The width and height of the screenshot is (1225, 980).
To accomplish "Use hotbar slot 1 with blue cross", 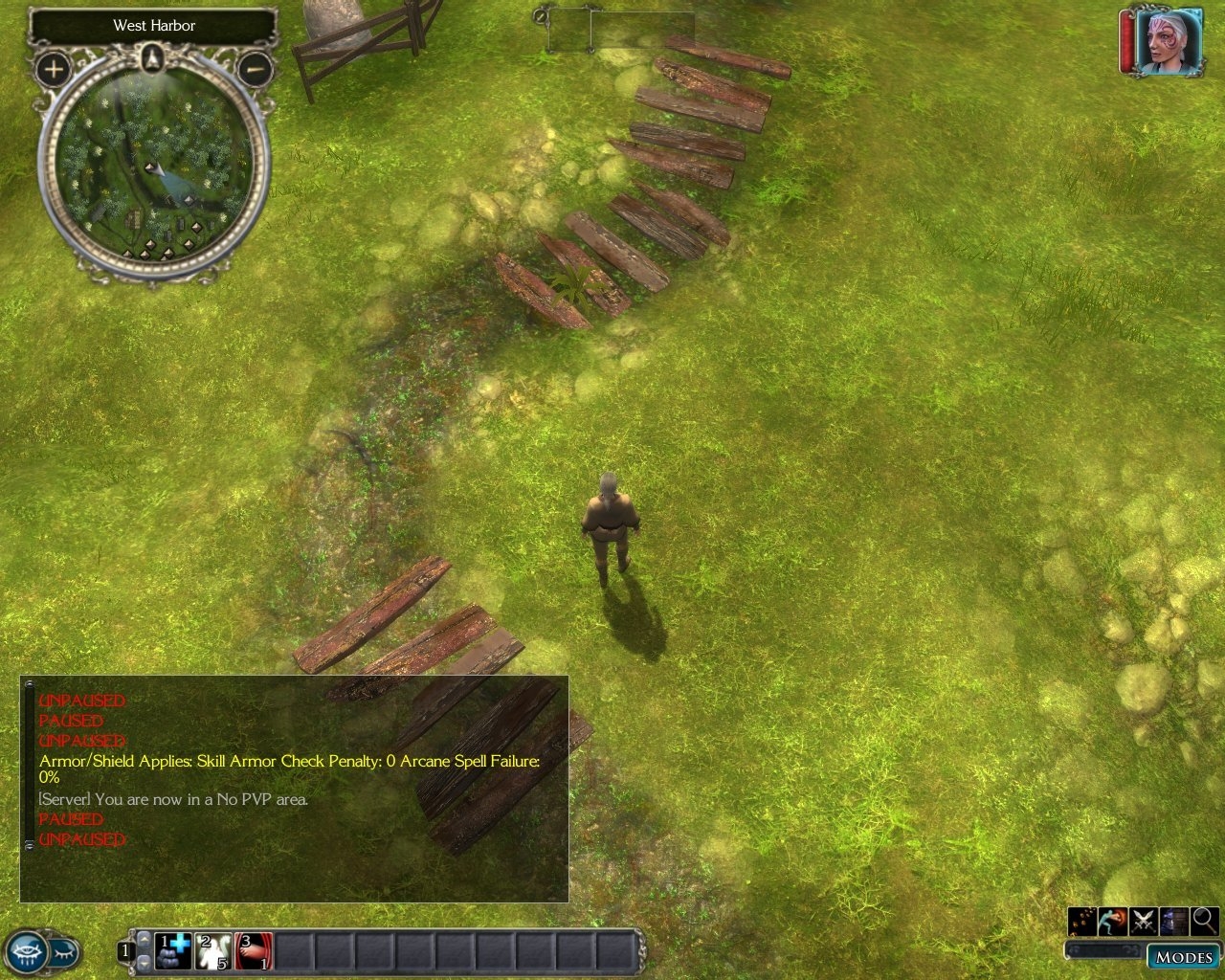I will click(173, 951).
